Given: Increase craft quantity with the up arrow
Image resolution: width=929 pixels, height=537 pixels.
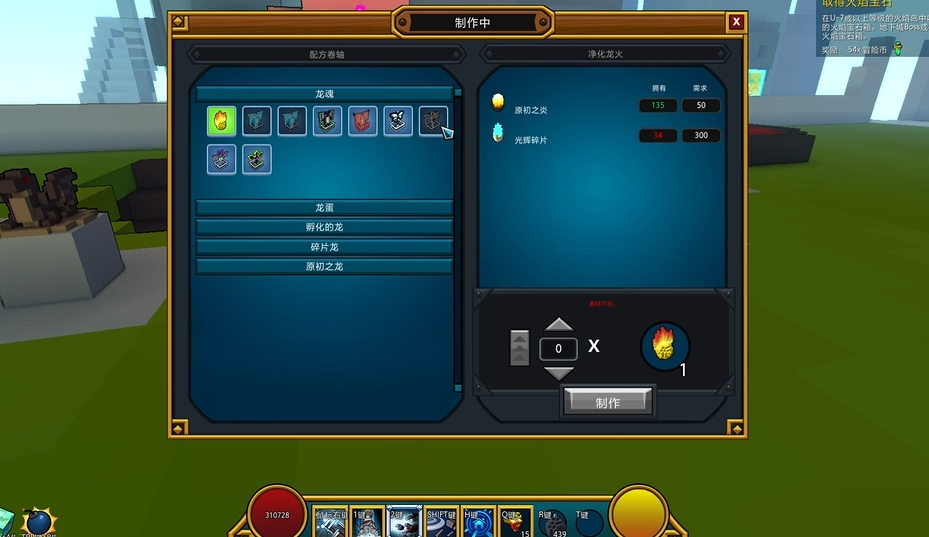Looking at the screenshot, I should coord(558,325).
